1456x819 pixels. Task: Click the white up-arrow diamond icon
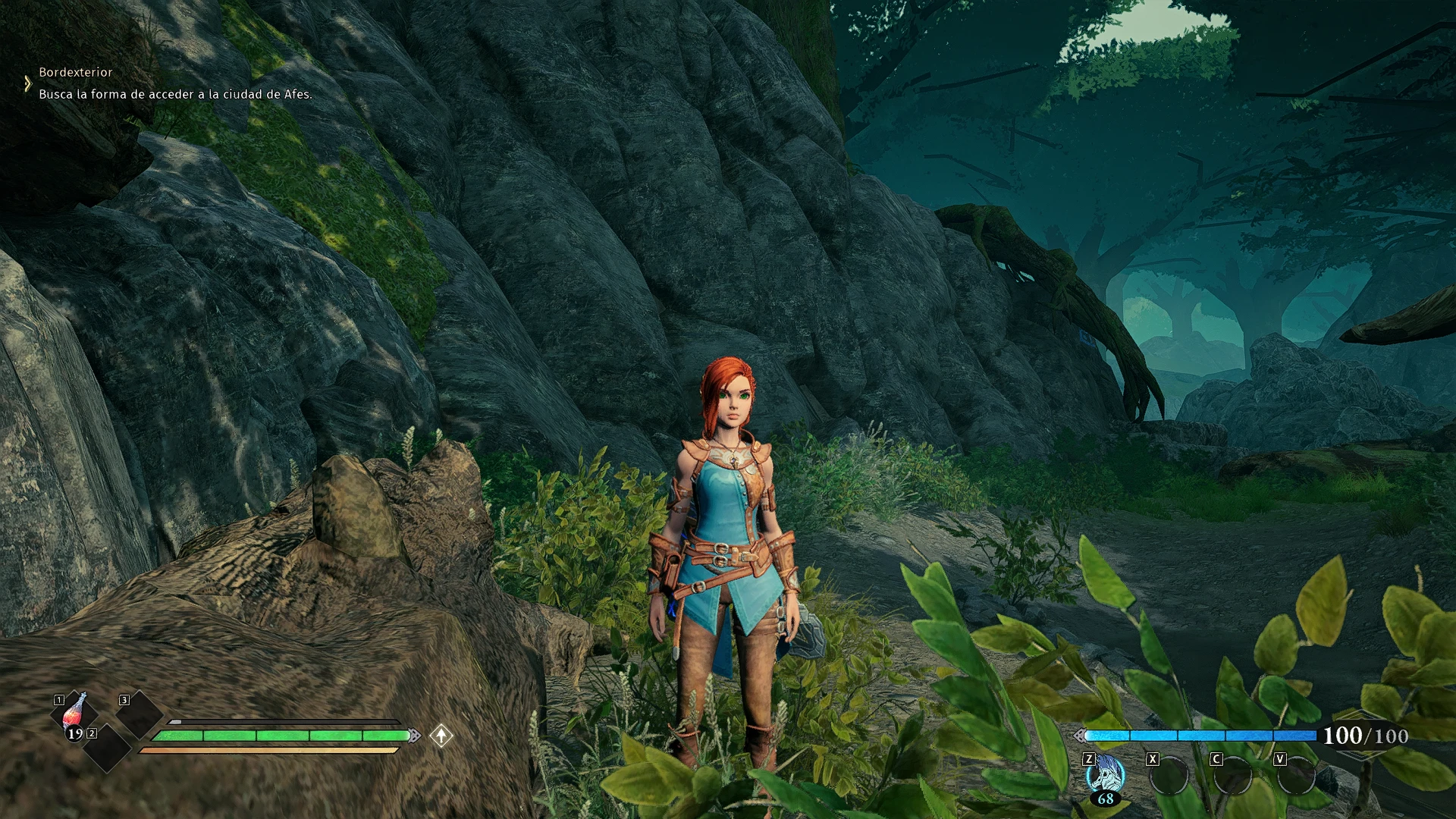click(441, 735)
